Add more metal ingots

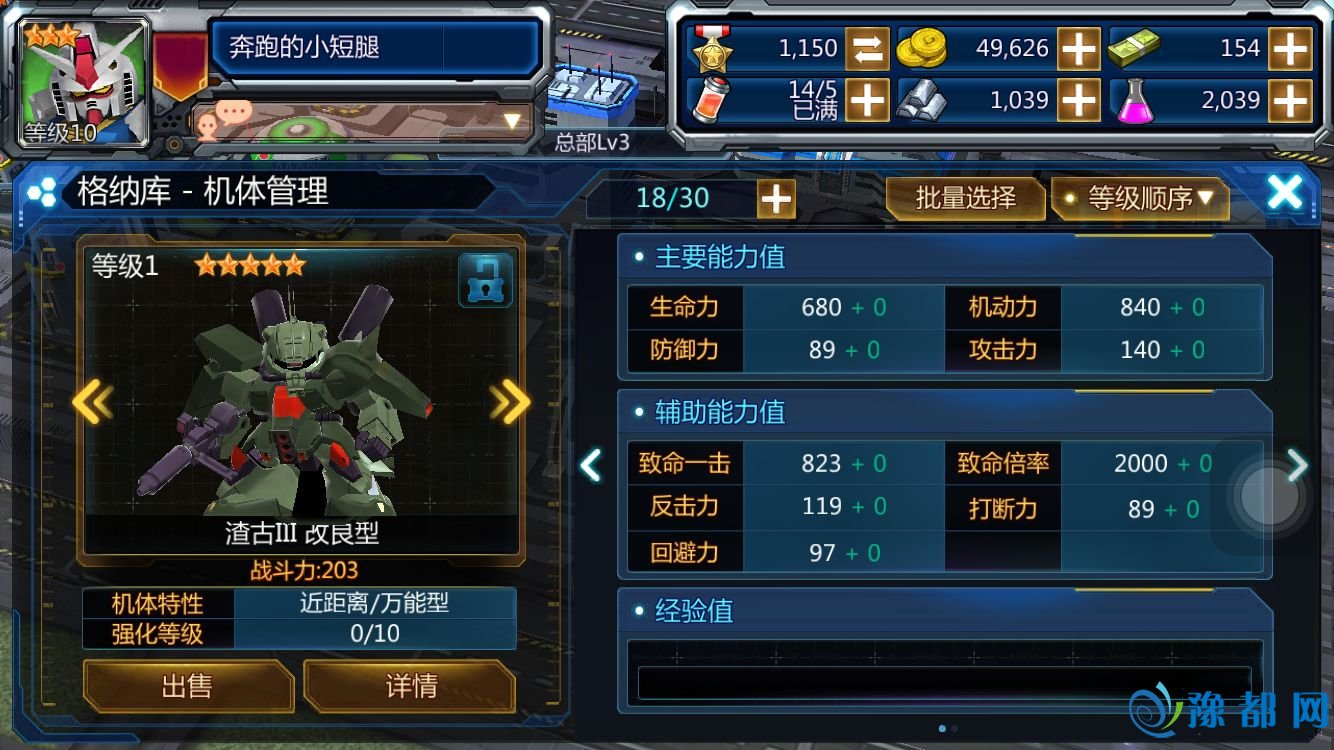[1079, 100]
